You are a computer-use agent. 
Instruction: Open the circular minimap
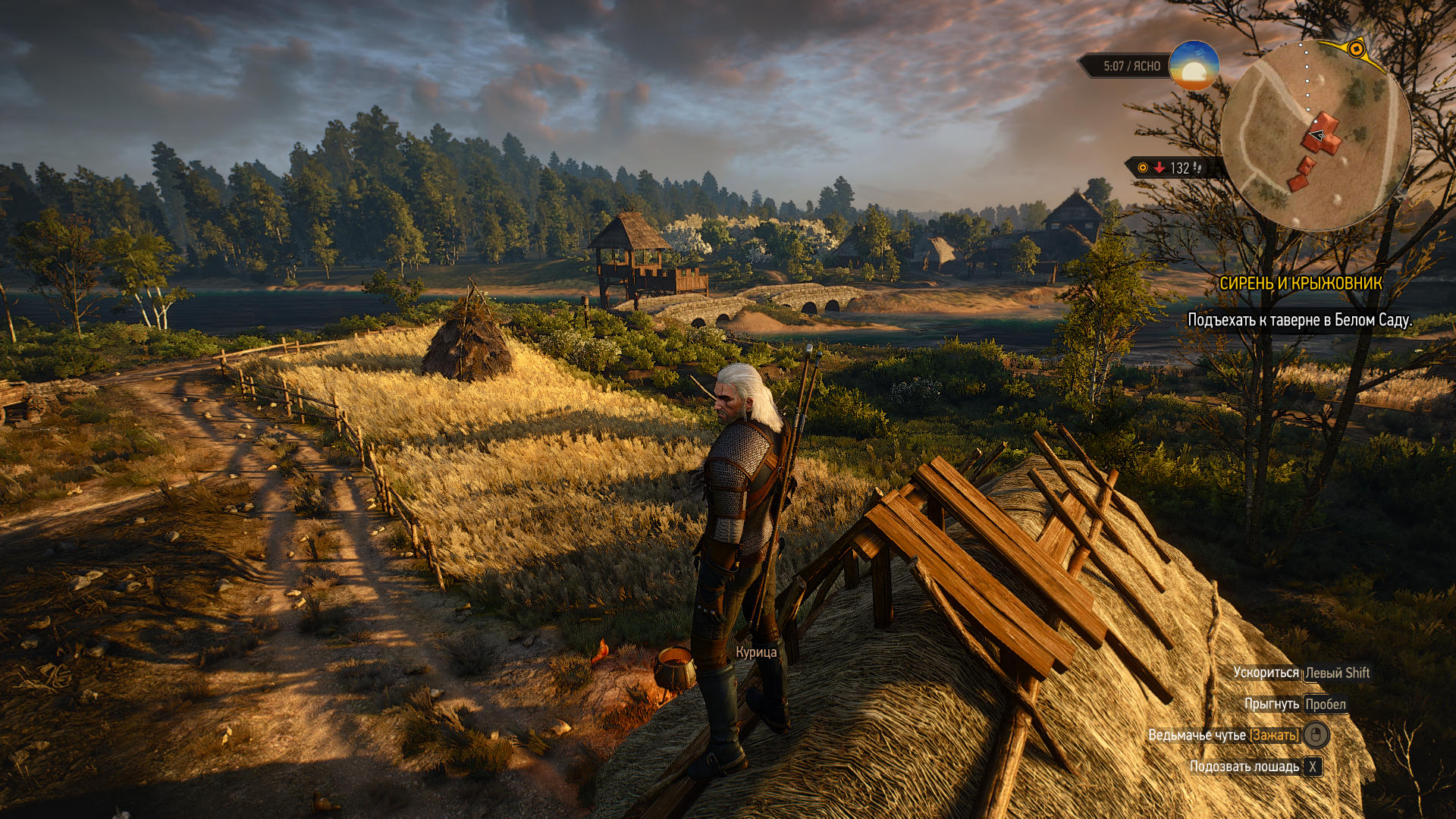coord(1316,136)
